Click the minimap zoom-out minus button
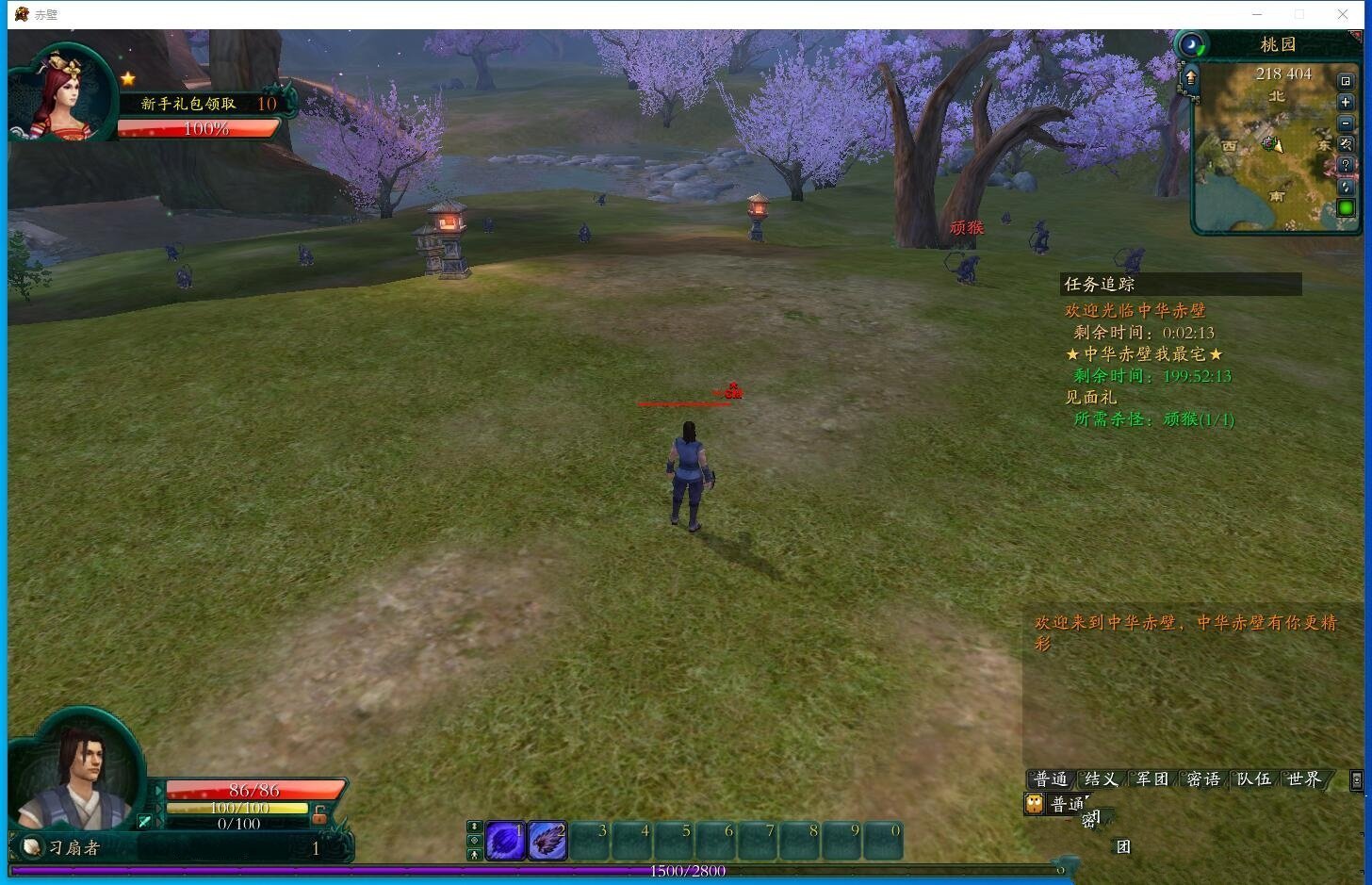 click(x=1346, y=123)
